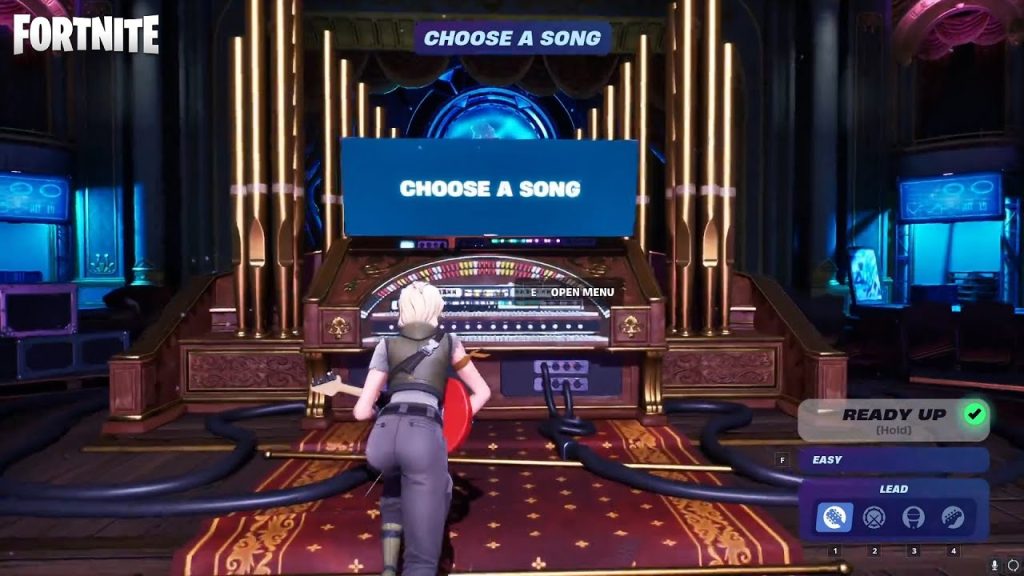Toggle the voice chat microphone icon
Viewport: 1024px width, 576px height.
point(995,566)
